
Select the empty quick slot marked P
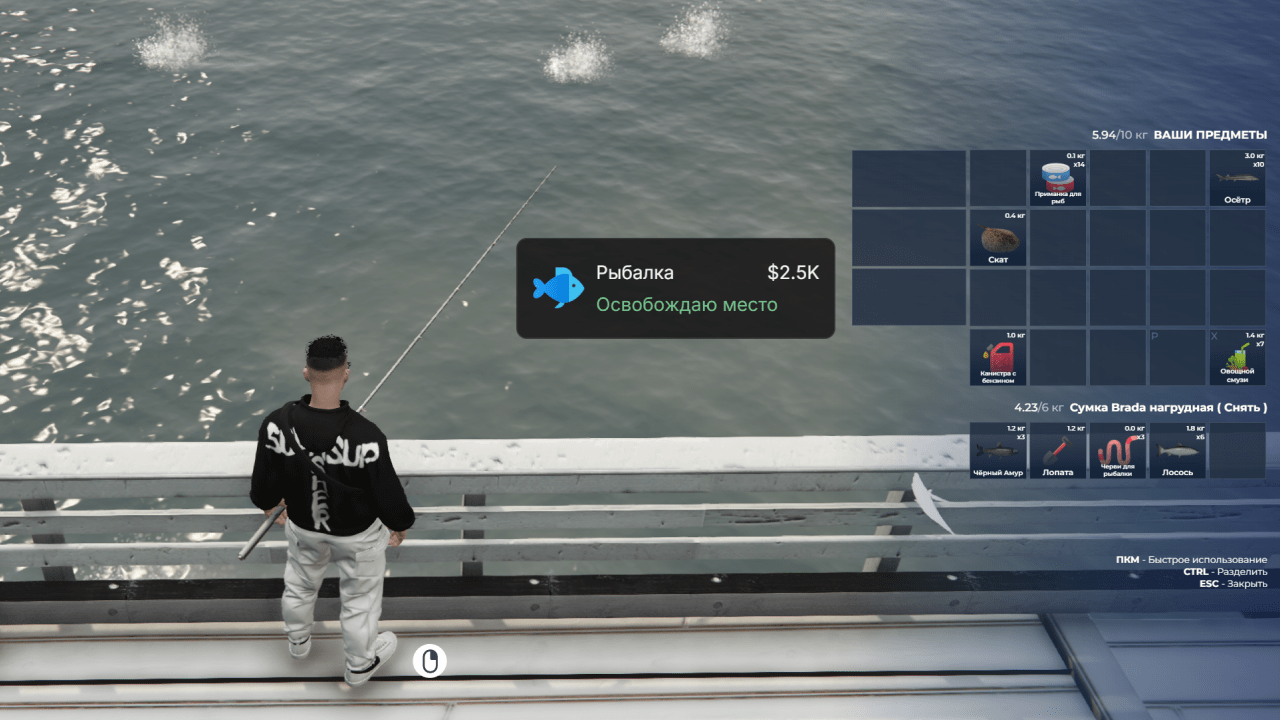click(1177, 358)
